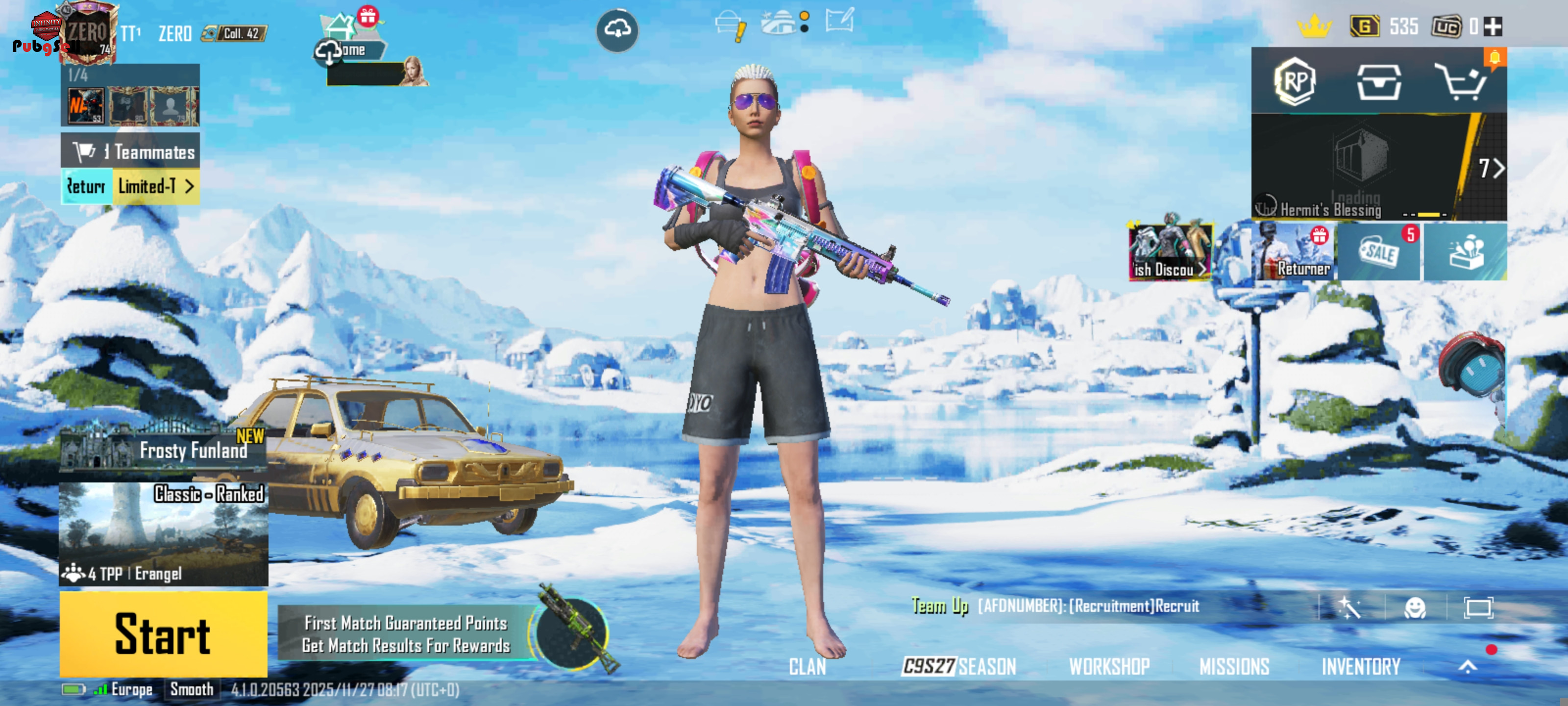Image resolution: width=1568 pixels, height=706 pixels.
Task: Expand the bottom menu up arrow
Action: tap(1468, 666)
